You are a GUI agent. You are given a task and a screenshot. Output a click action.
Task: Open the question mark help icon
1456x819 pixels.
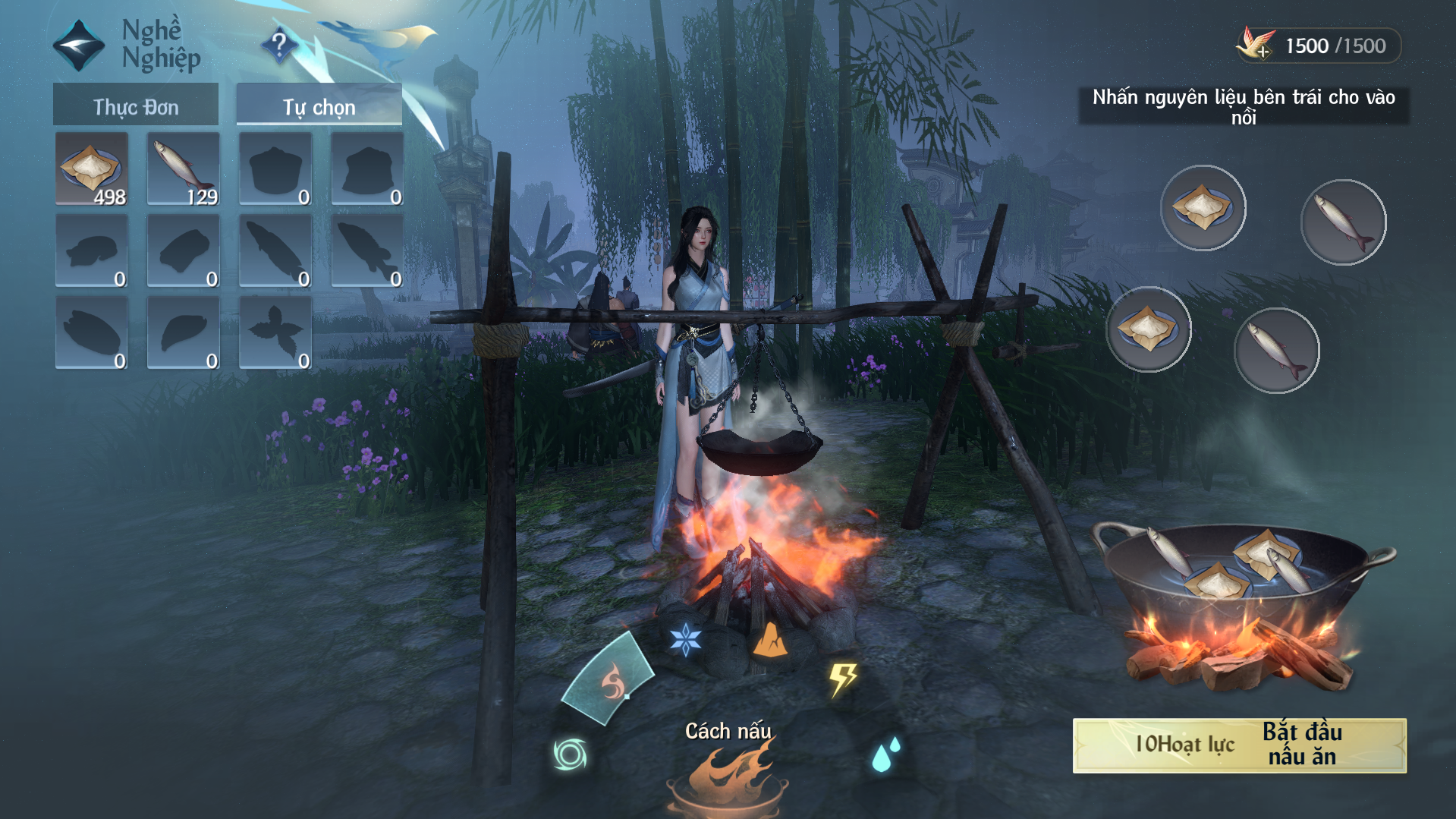[279, 46]
